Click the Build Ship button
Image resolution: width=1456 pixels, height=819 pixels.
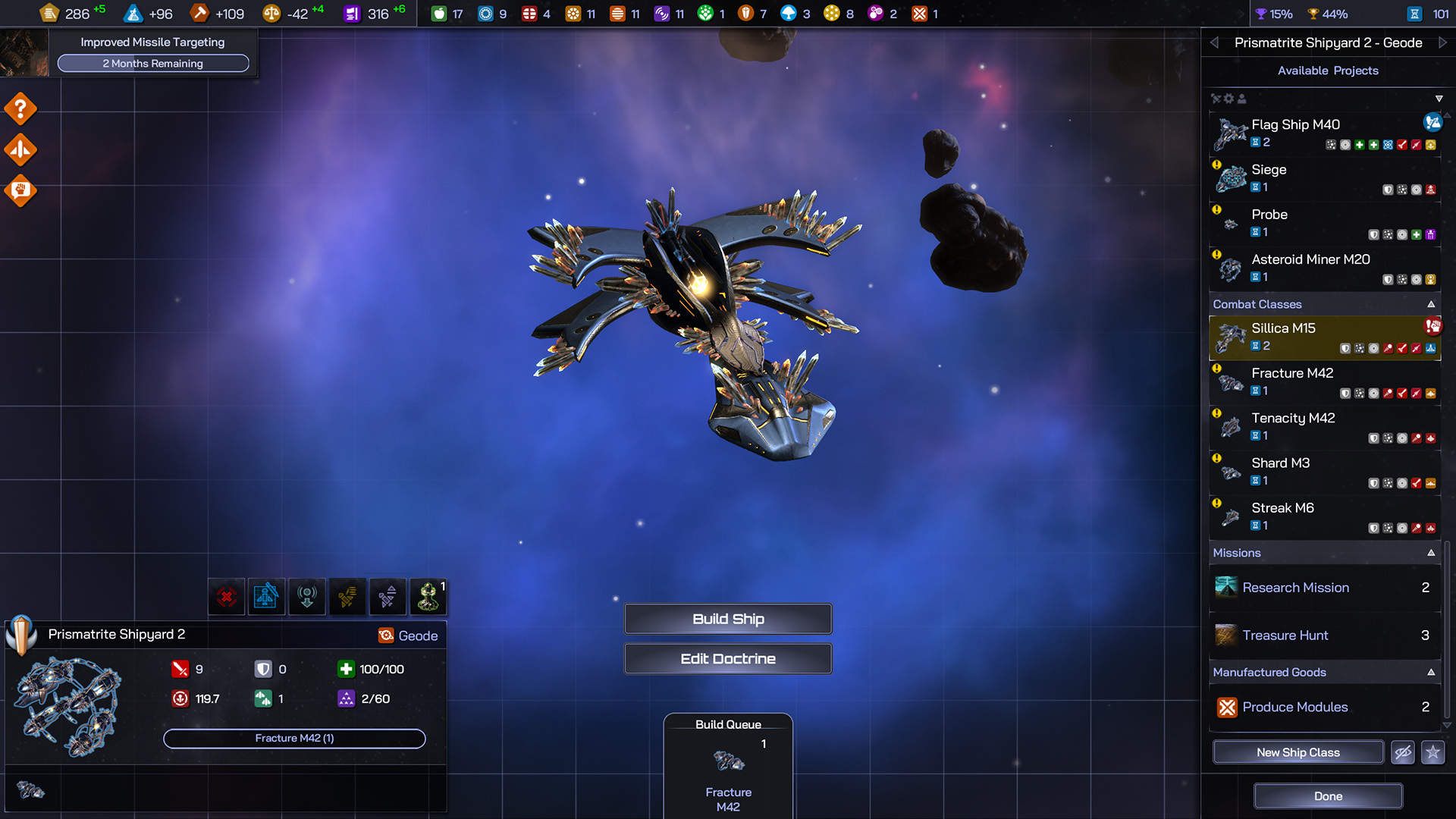(x=728, y=619)
